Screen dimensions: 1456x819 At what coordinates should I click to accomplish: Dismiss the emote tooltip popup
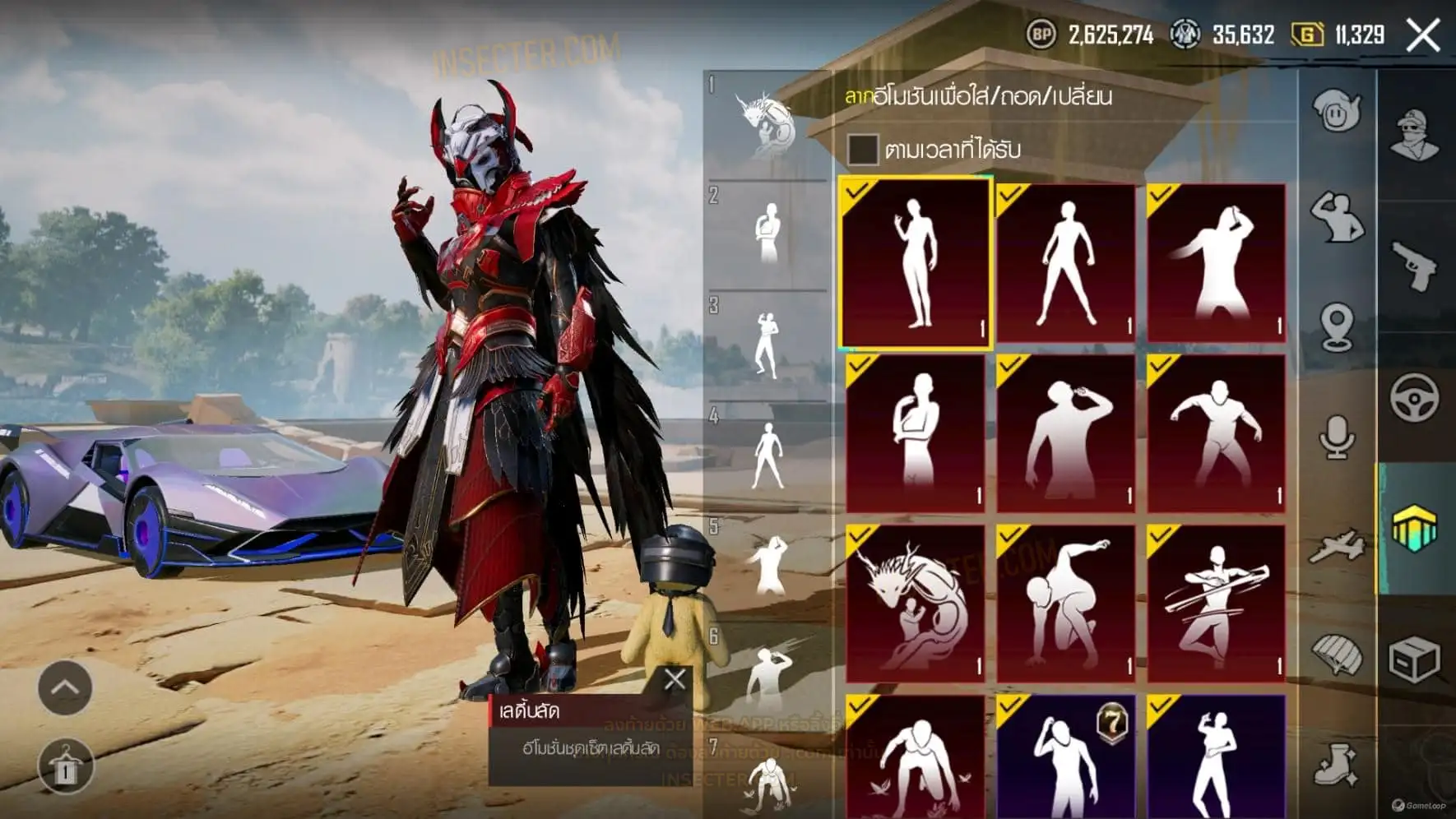[675, 679]
